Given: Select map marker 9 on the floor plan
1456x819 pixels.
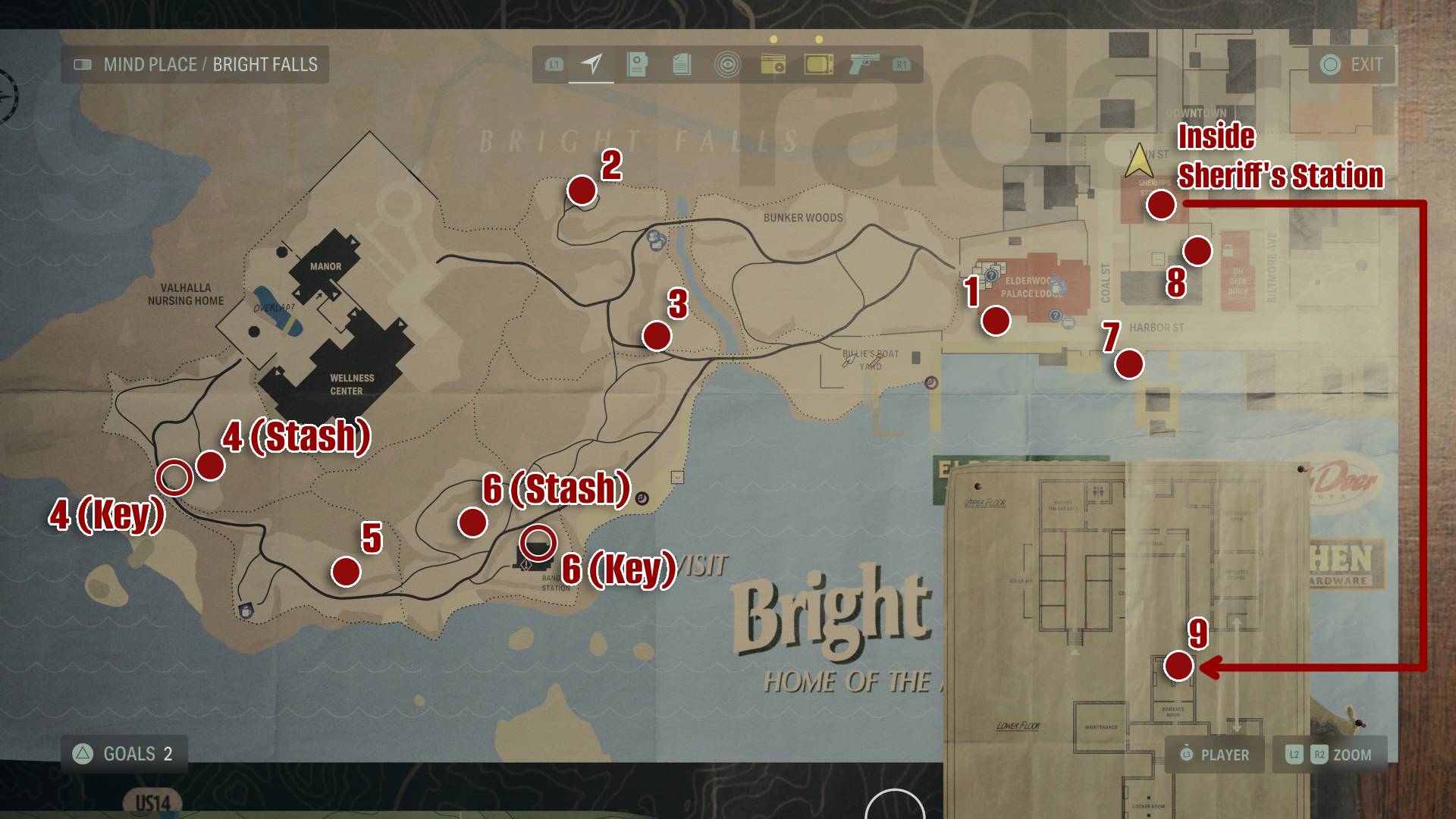Looking at the screenshot, I should (1178, 667).
